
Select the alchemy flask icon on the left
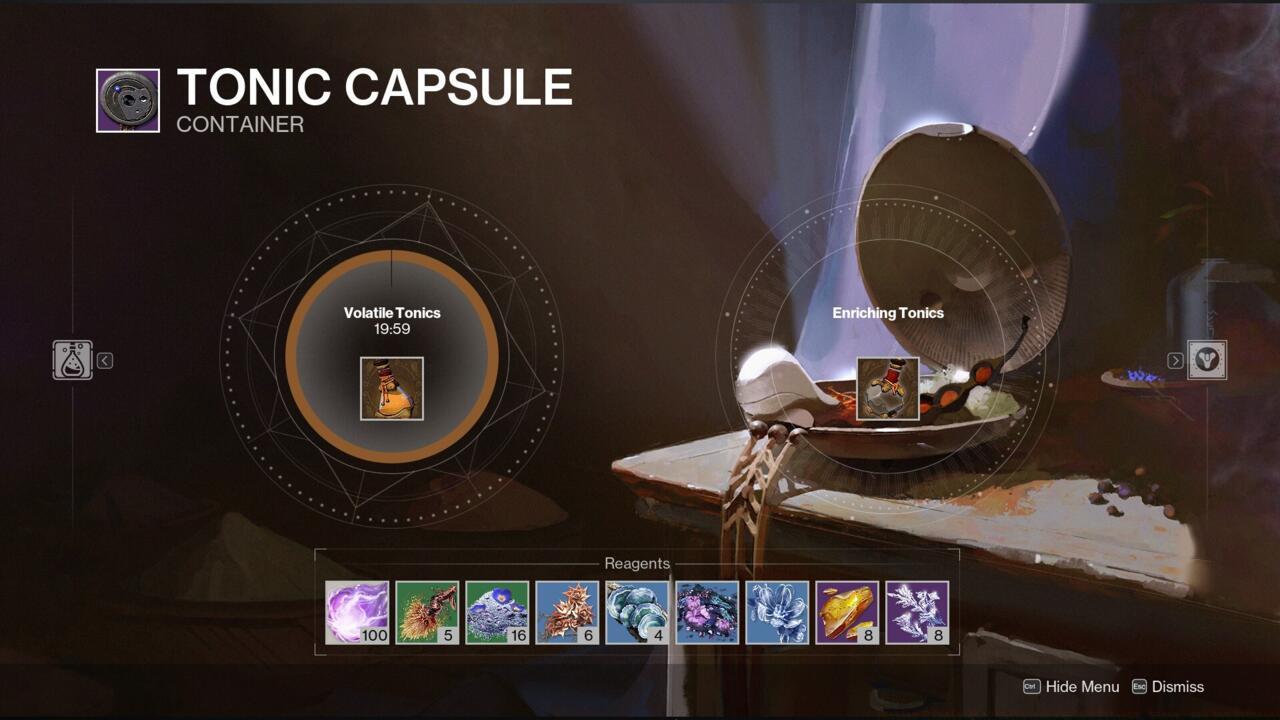click(x=70, y=359)
